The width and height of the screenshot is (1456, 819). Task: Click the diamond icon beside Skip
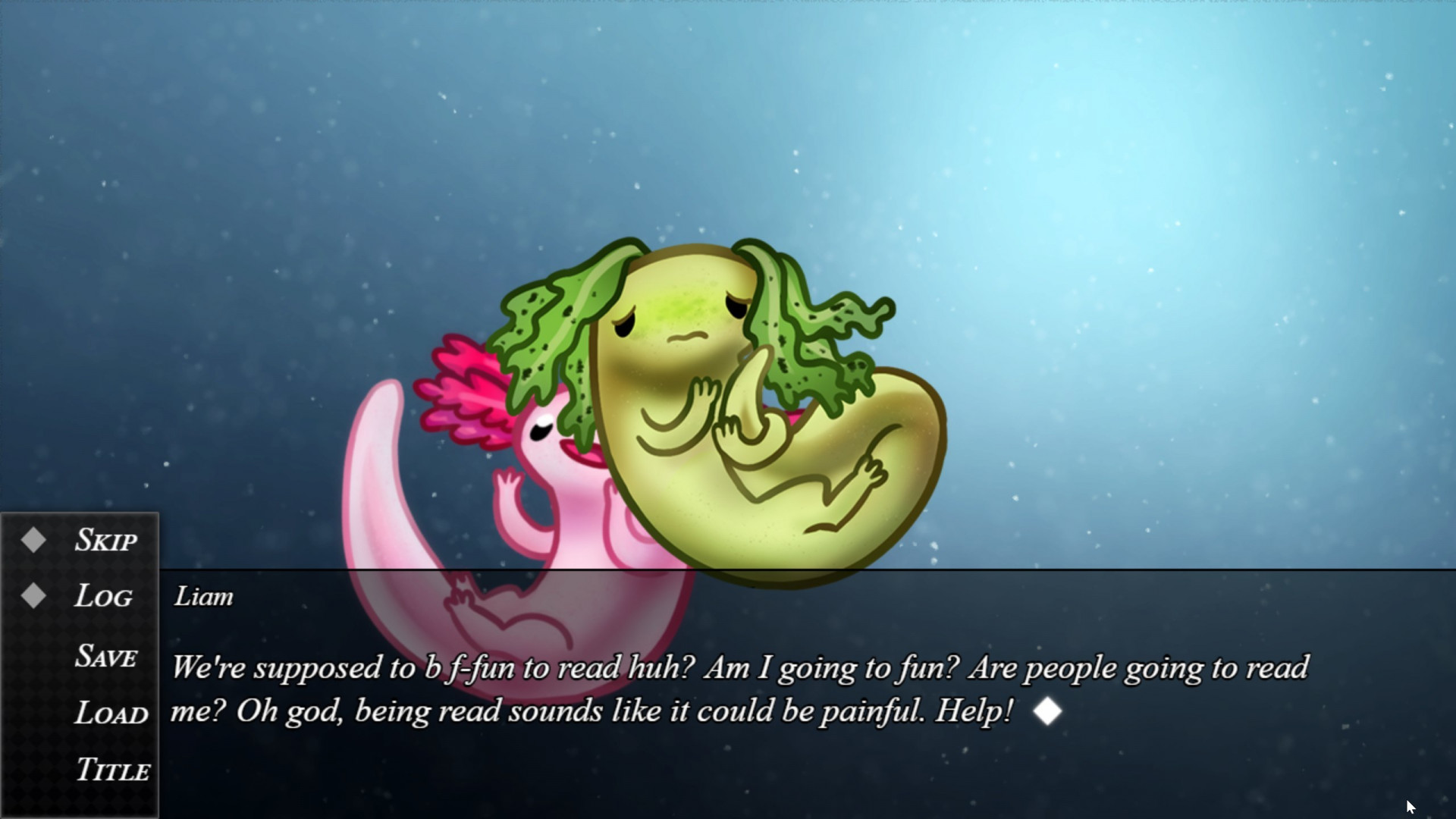click(33, 540)
